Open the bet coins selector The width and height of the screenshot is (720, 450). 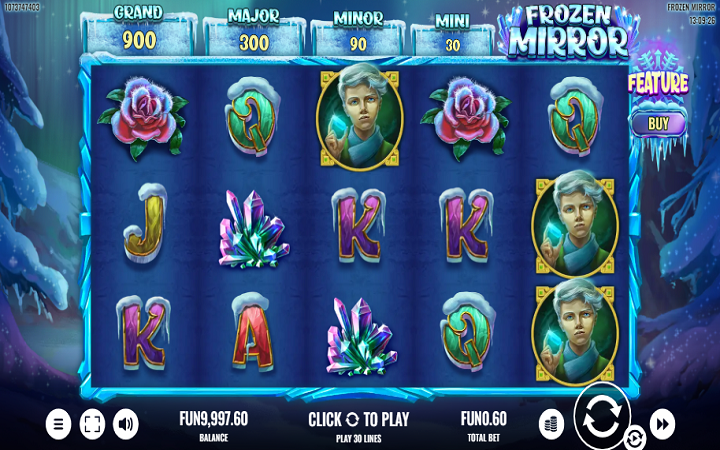pyautogui.click(x=551, y=423)
